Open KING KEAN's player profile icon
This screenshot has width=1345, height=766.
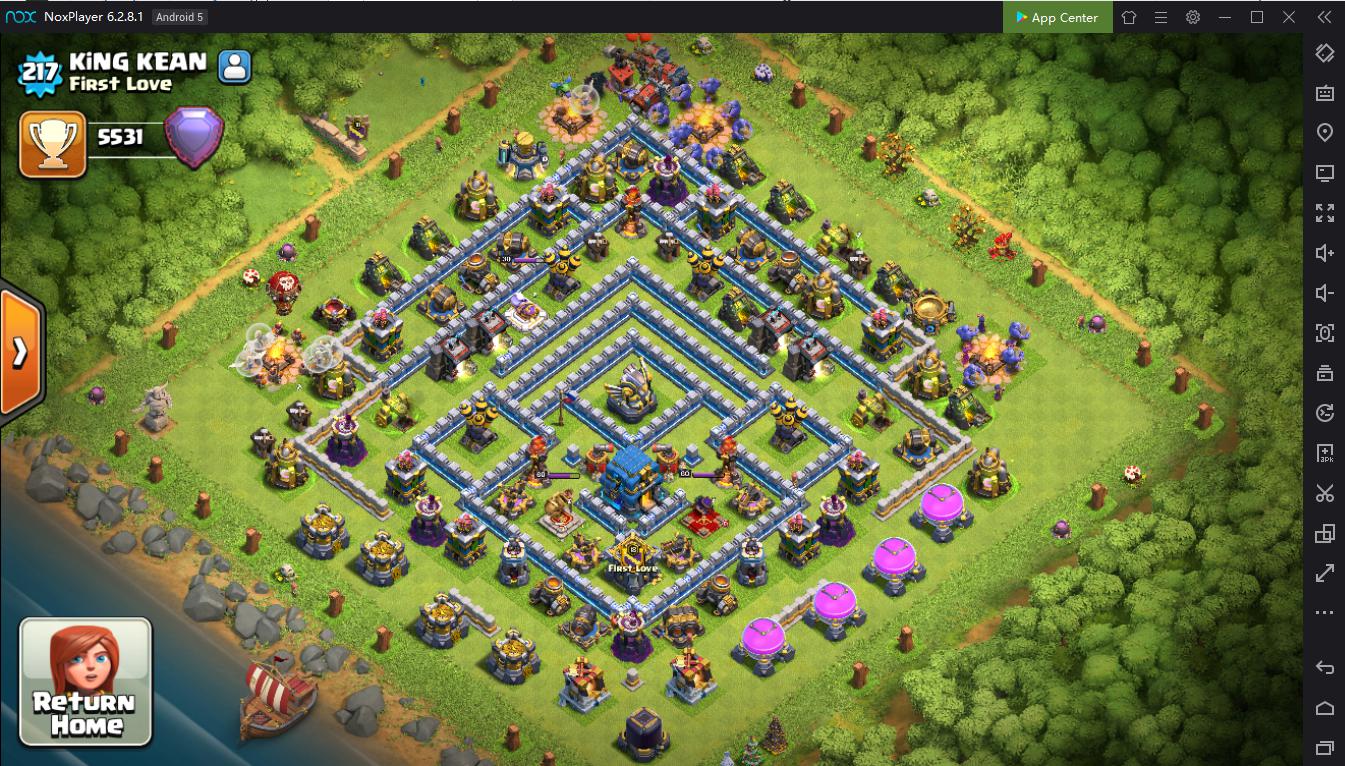tap(235, 67)
